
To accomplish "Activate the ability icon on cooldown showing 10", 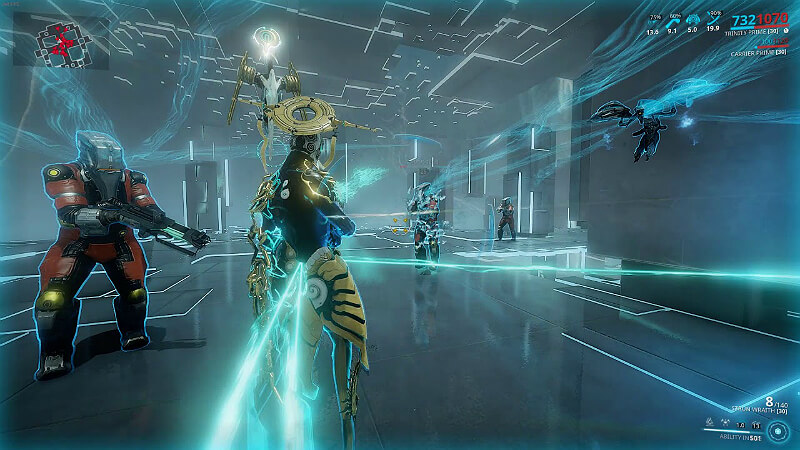I will [740, 424].
